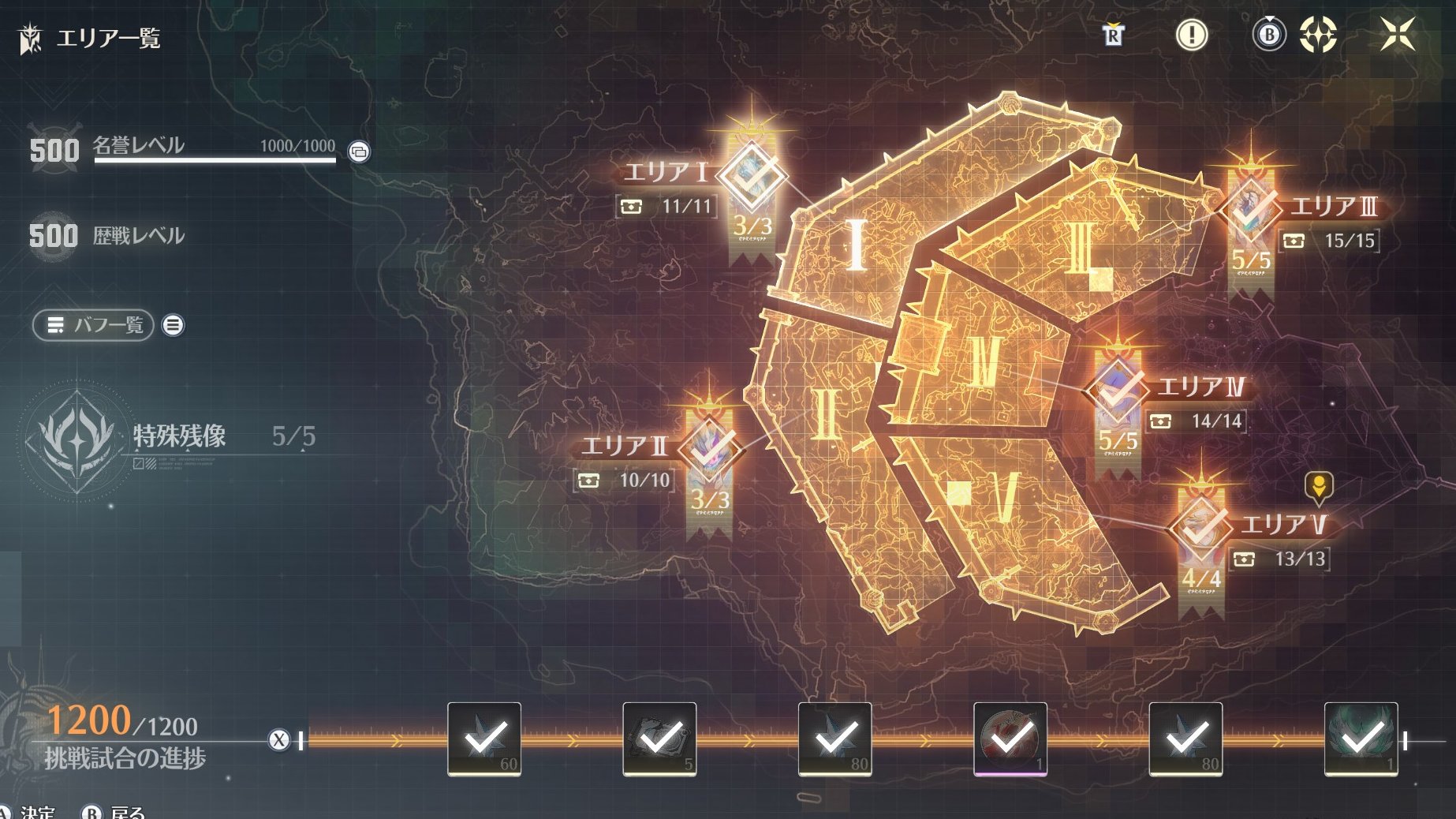
Task: Select the progress reward marked 60
Action: click(484, 739)
